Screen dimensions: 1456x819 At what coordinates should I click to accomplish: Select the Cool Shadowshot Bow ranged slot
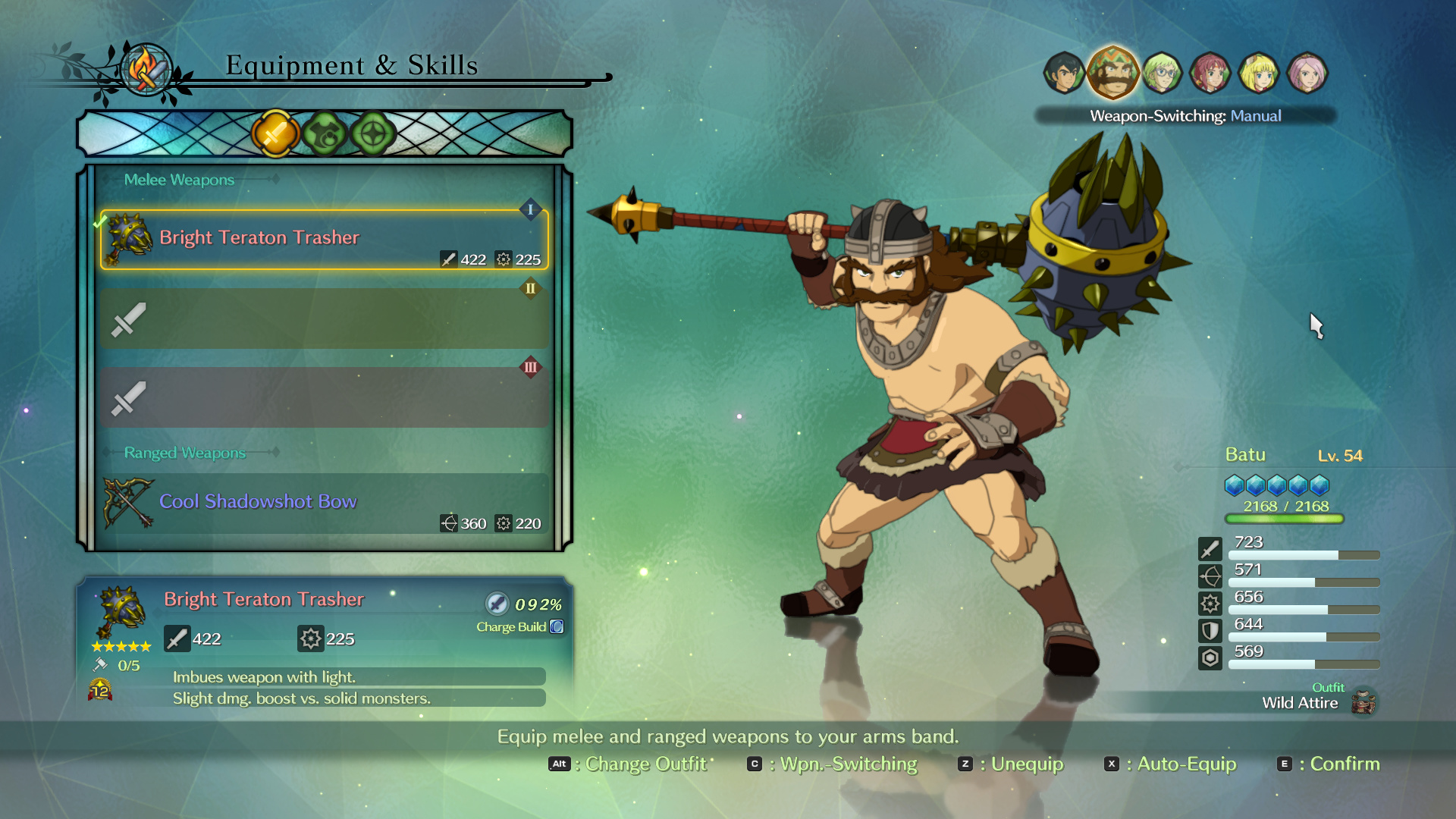point(324,503)
